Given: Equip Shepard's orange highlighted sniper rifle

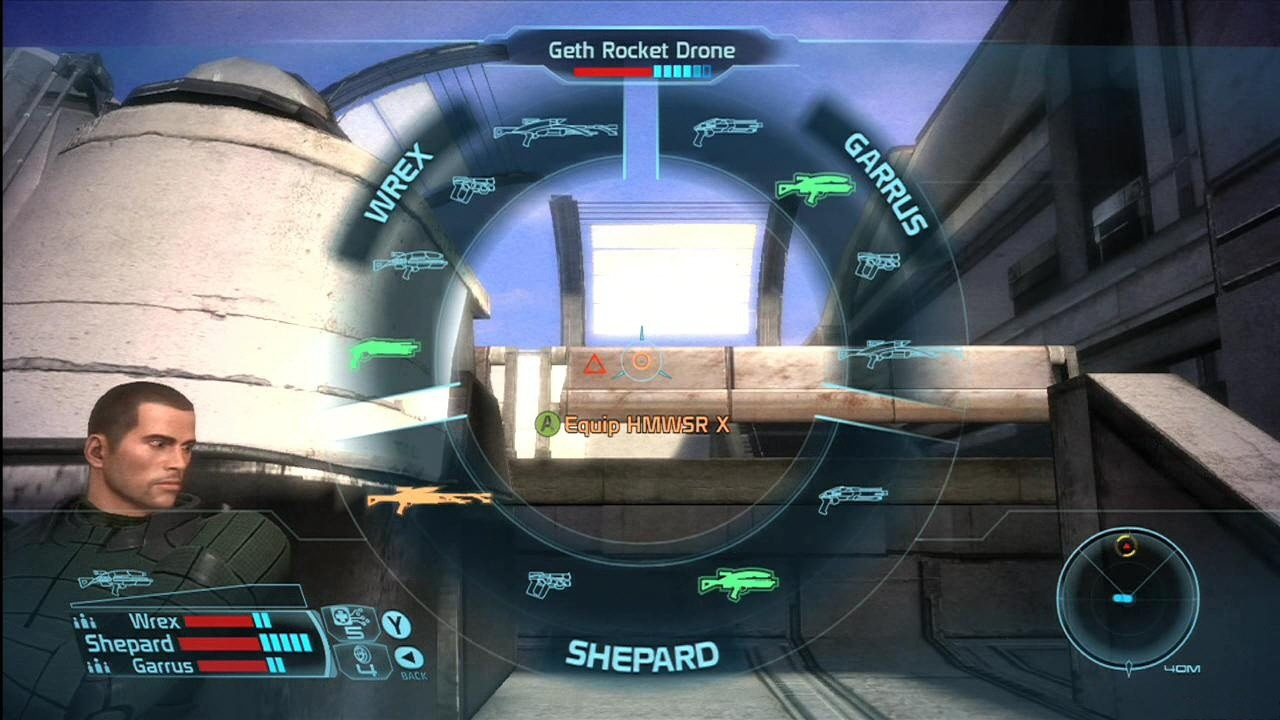Looking at the screenshot, I should (x=430, y=499).
